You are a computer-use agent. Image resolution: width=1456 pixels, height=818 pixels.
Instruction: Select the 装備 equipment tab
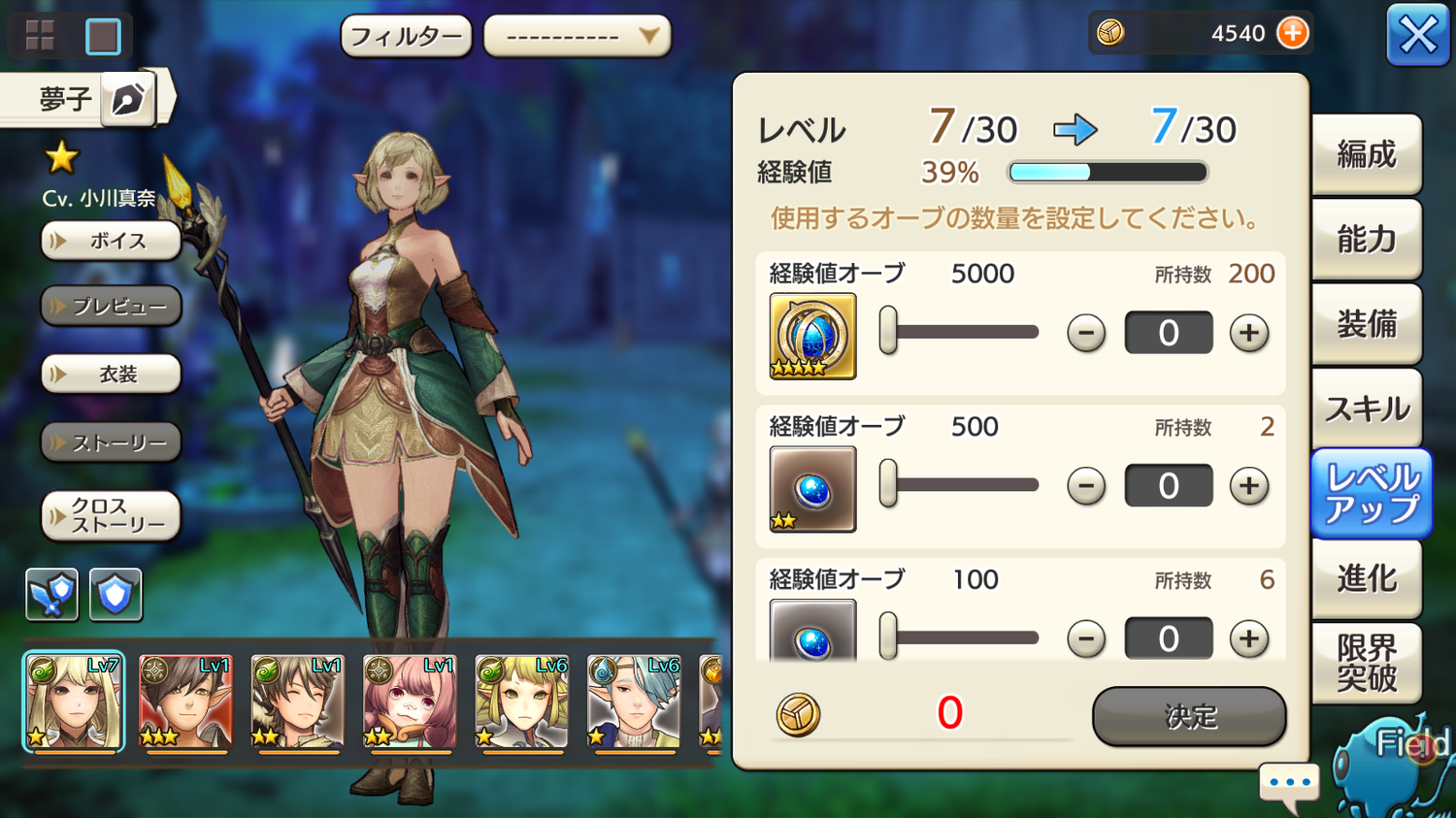(1366, 323)
